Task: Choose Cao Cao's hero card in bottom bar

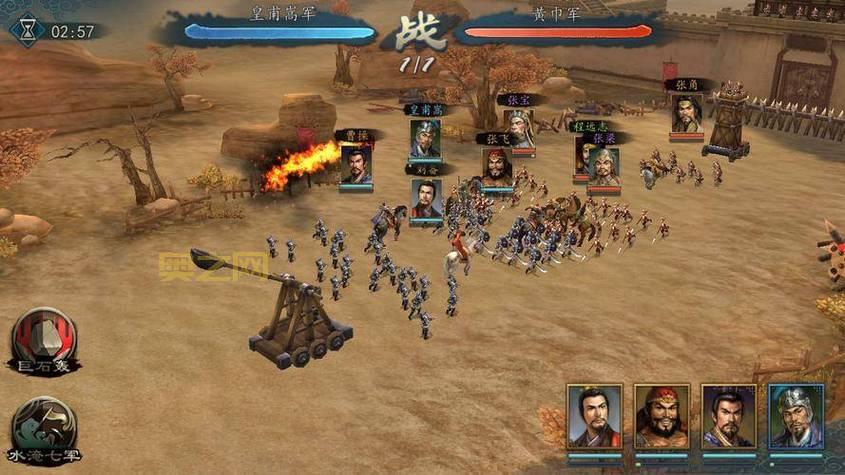Action: [x=728, y=415]
